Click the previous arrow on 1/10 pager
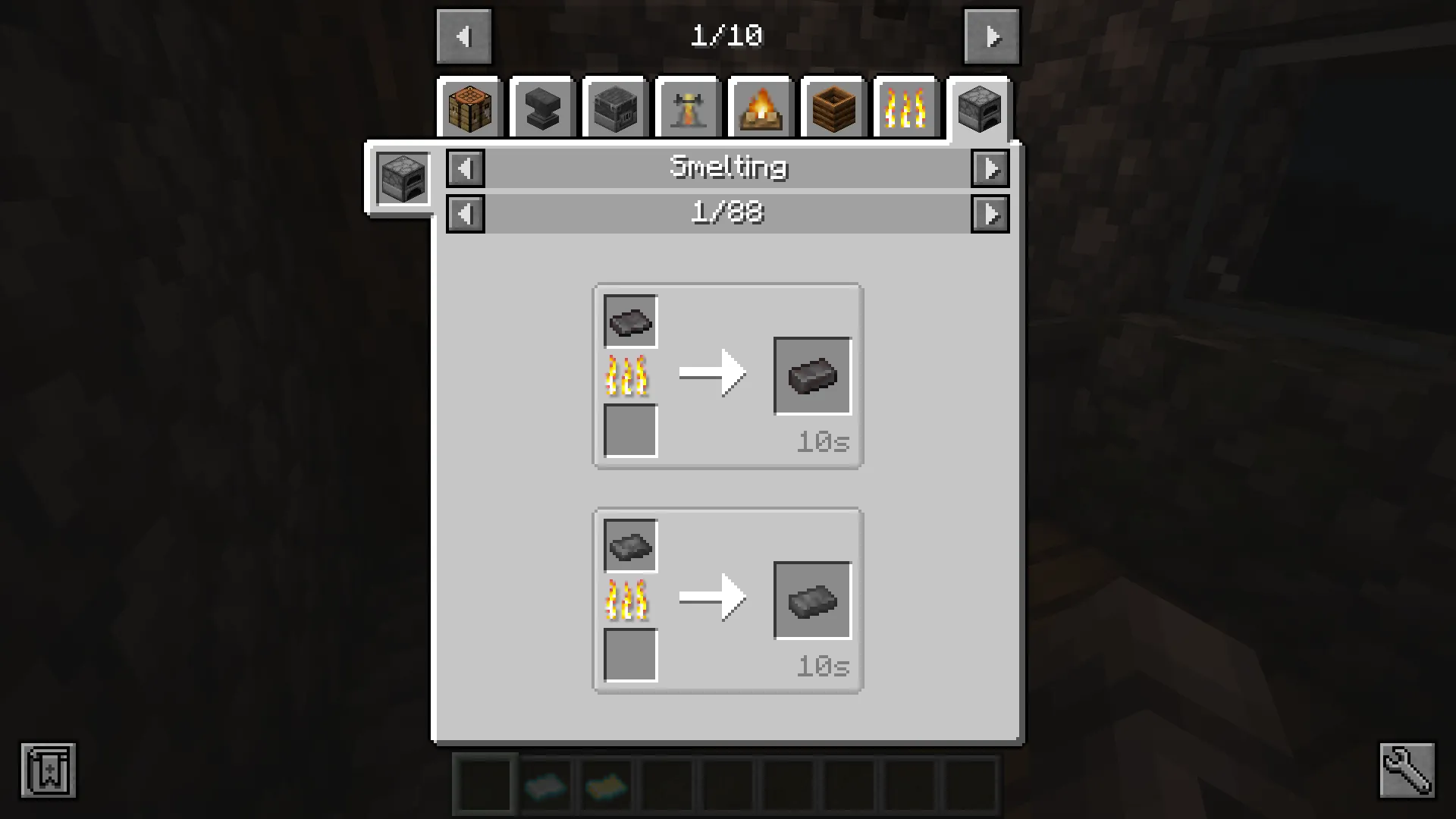Screen dimensions: 1456x819 pos(464,36)
